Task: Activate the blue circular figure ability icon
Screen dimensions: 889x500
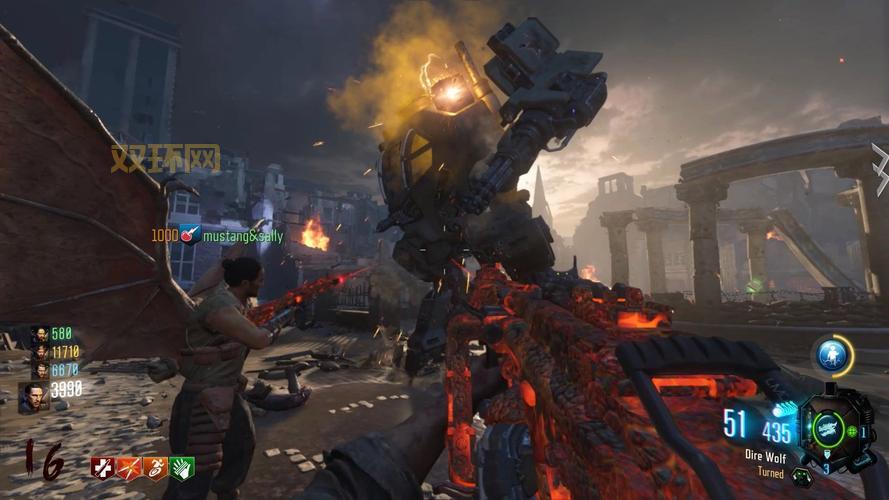Action: (x=832, y=355)
